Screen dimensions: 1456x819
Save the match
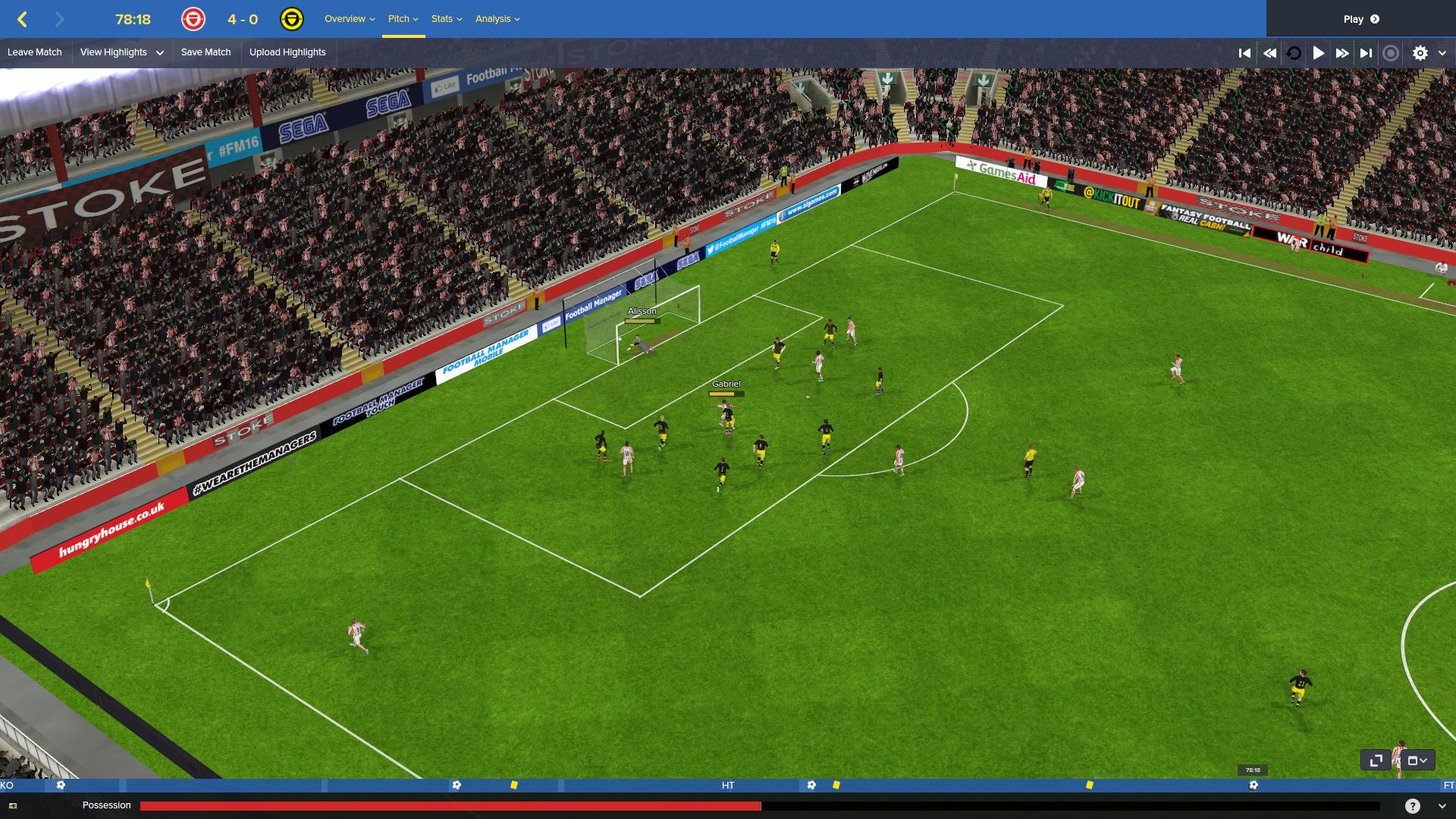coord(206,52)
